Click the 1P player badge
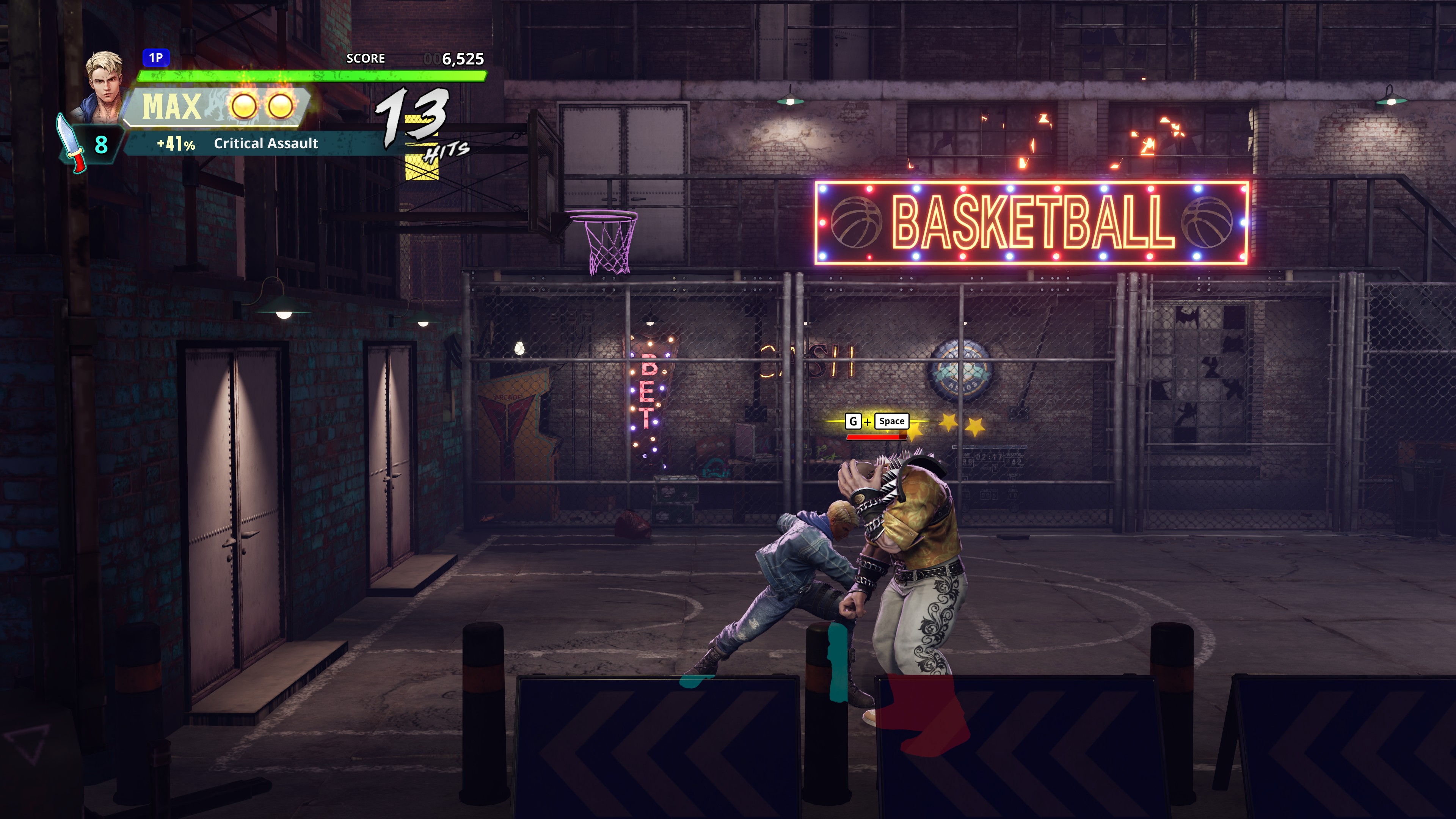 pos(155,58)
